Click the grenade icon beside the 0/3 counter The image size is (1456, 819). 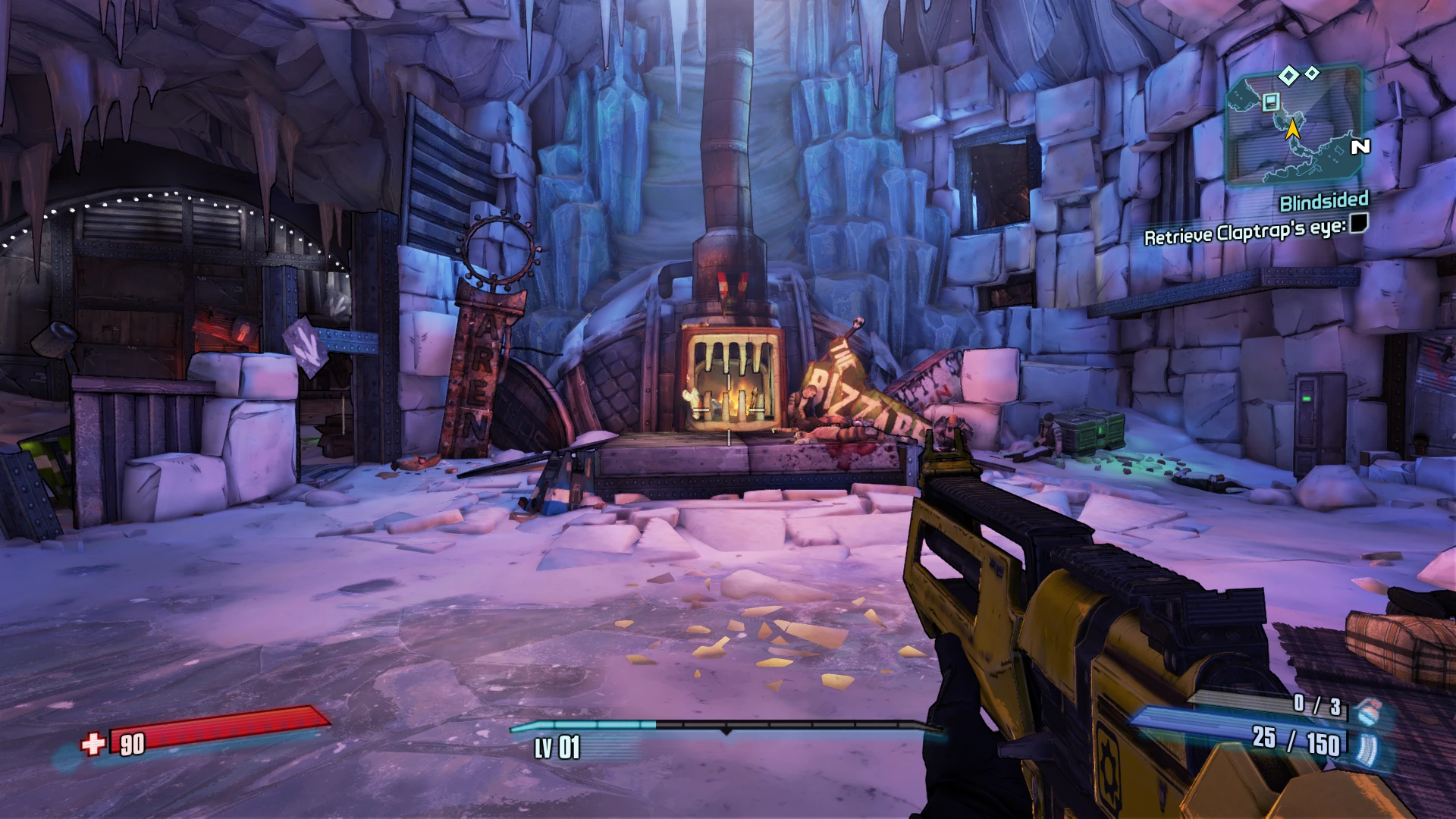tap(1369, 711)
